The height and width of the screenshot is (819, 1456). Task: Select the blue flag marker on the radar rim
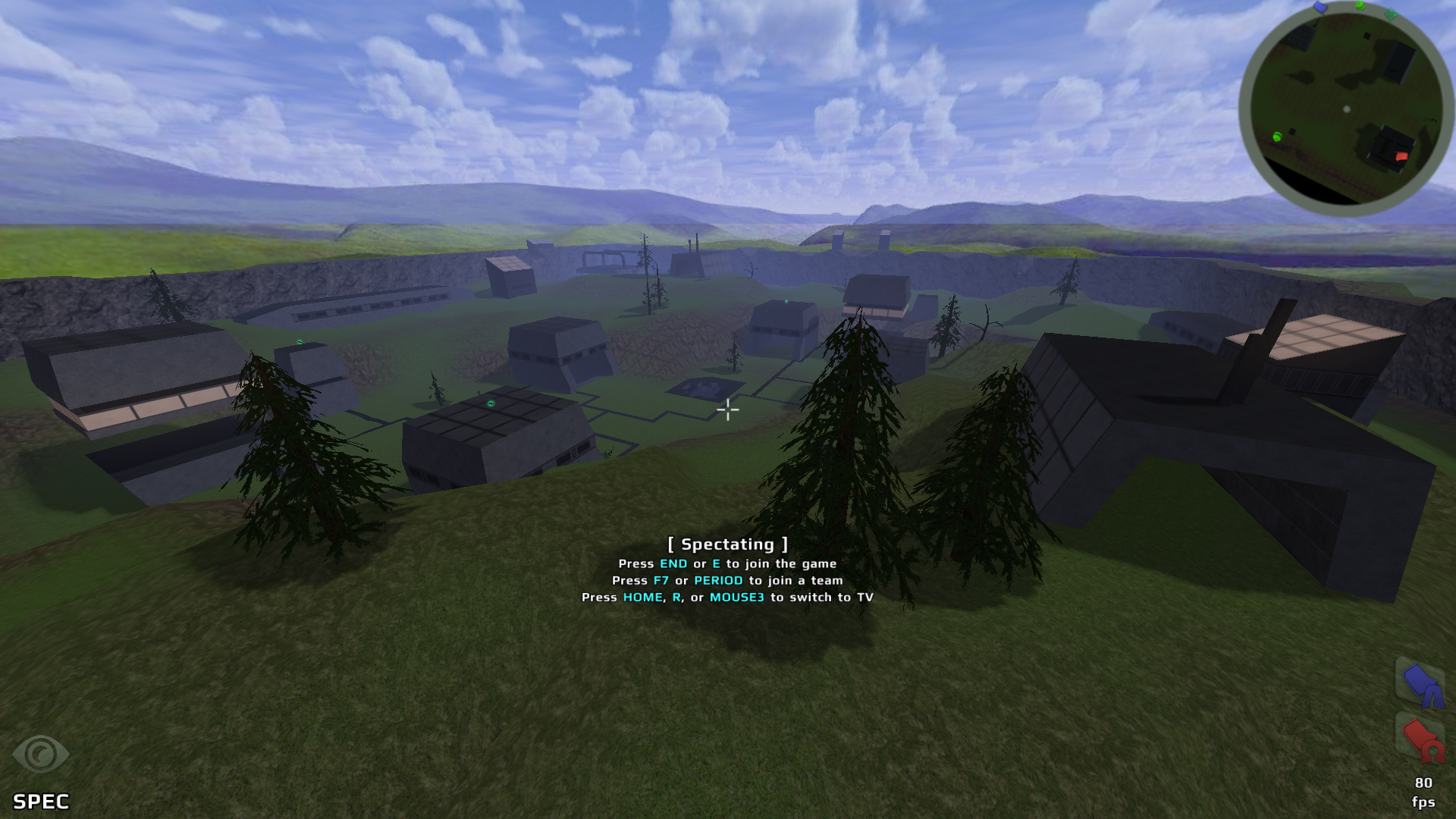(1320, 8)
